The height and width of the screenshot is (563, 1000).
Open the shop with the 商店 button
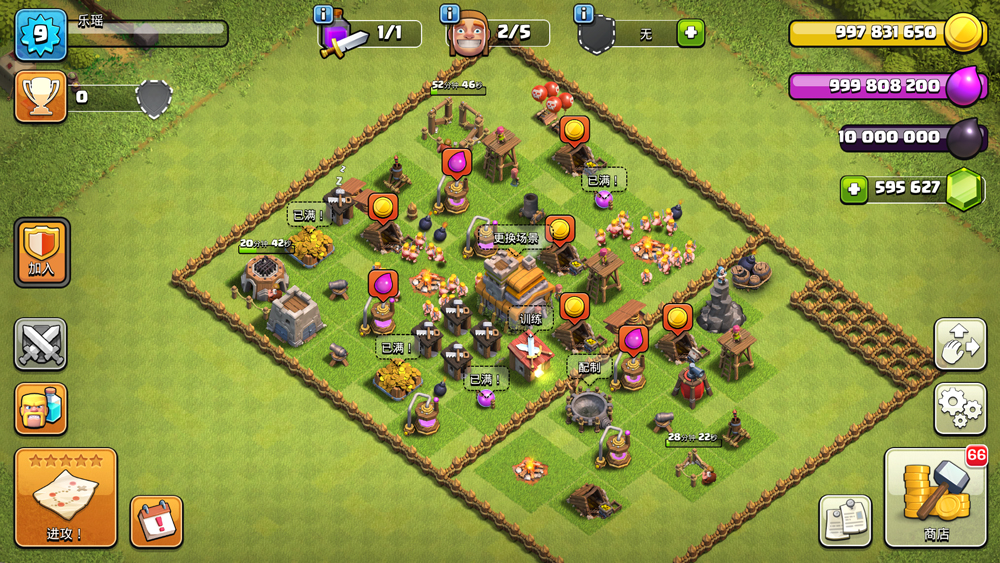click(x=936, y=498)
